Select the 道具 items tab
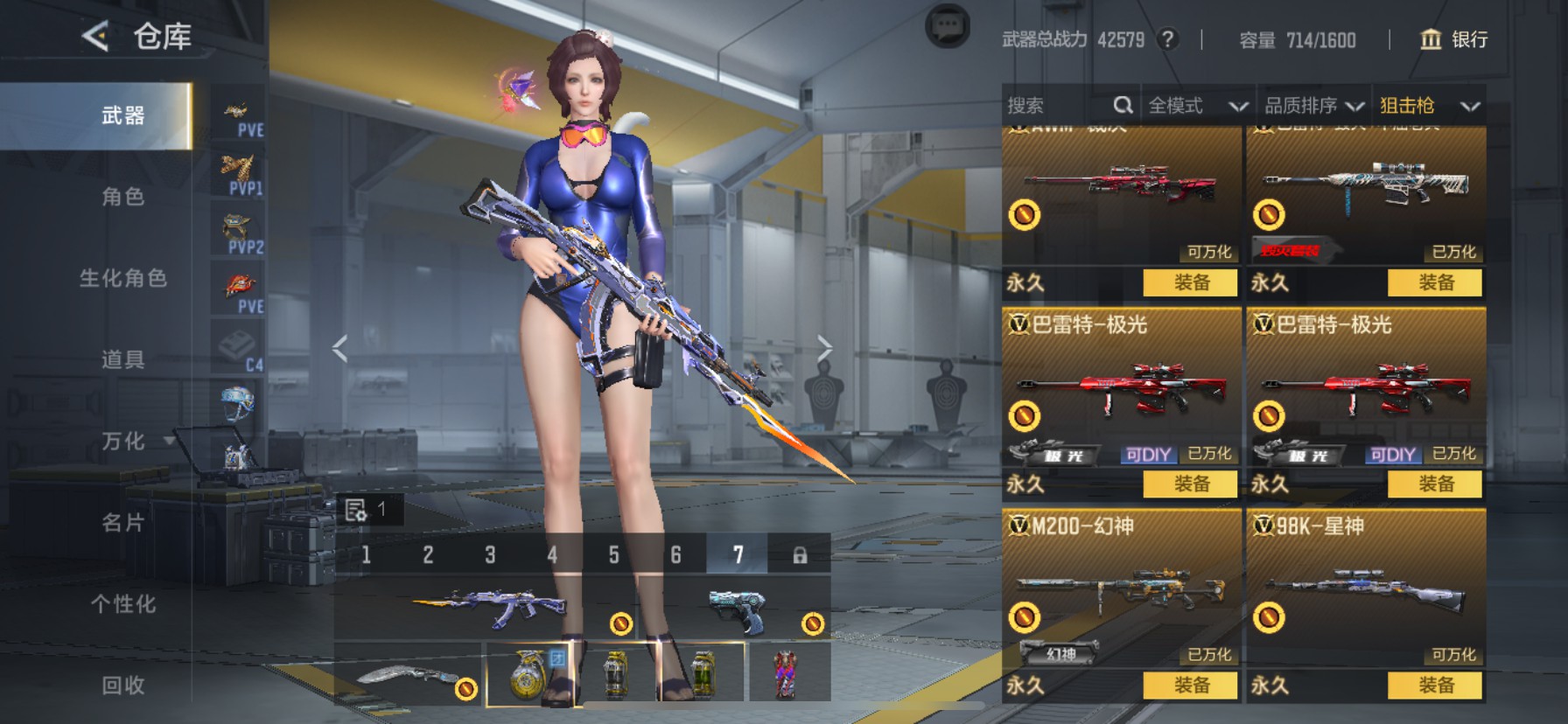 [x=122, y=359]
